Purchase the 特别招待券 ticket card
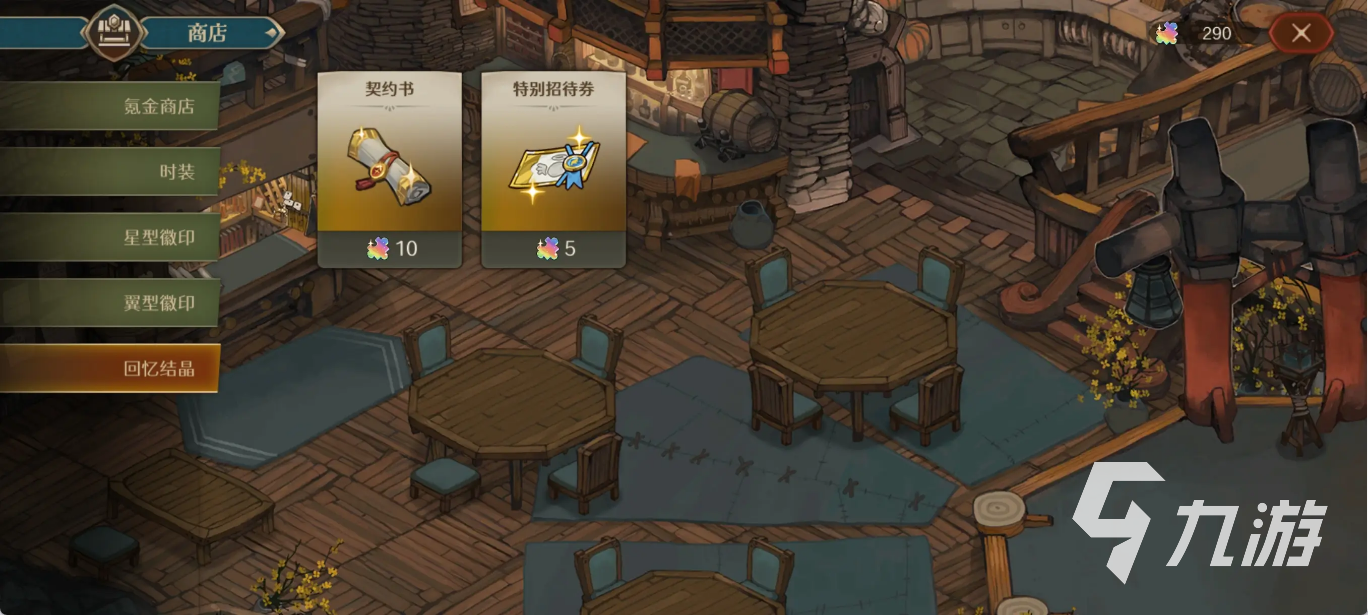Screen dimensions: 1368x615 (x=553, y=169)
